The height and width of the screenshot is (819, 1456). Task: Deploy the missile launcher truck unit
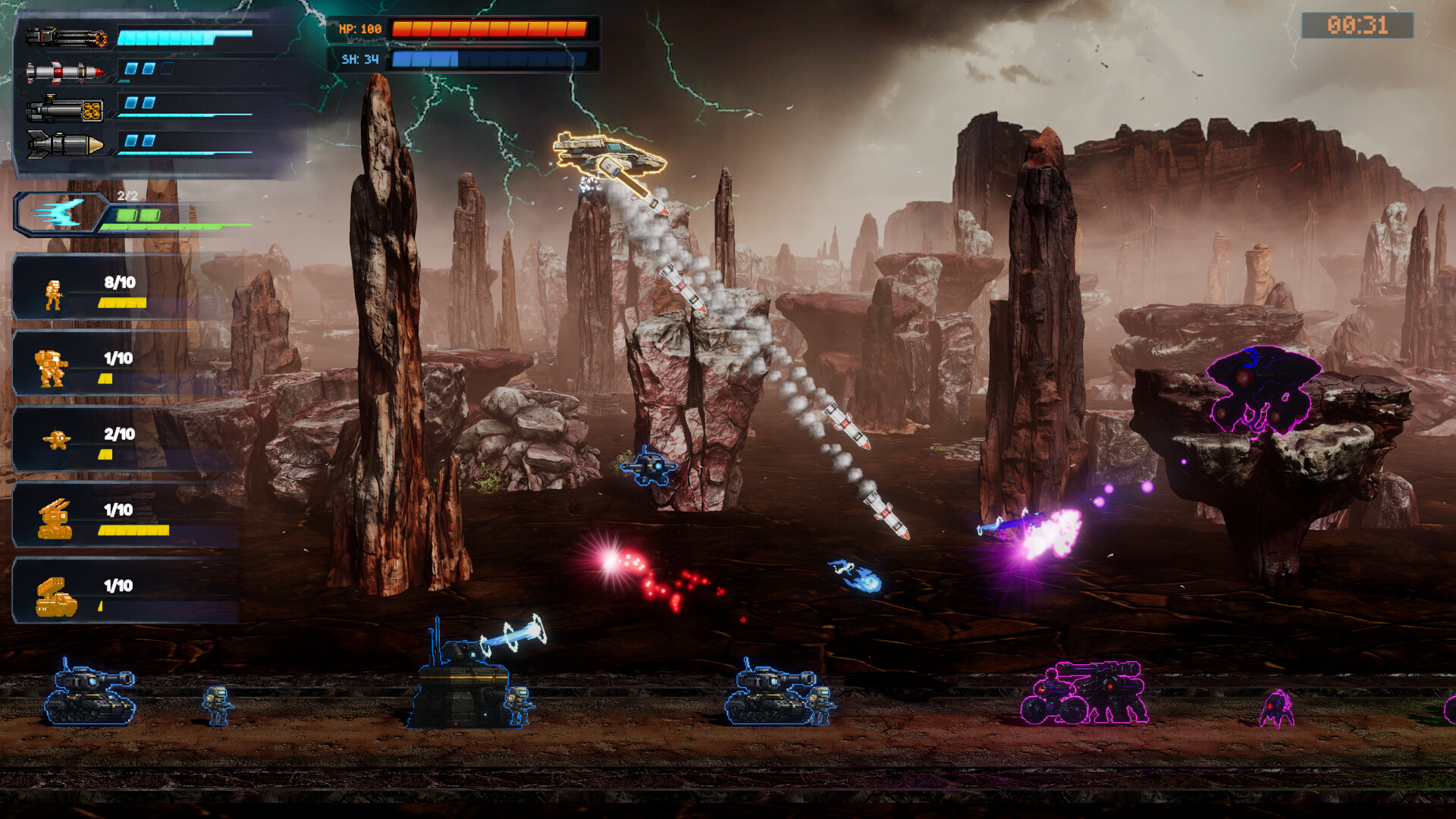(x=56, y=597)
